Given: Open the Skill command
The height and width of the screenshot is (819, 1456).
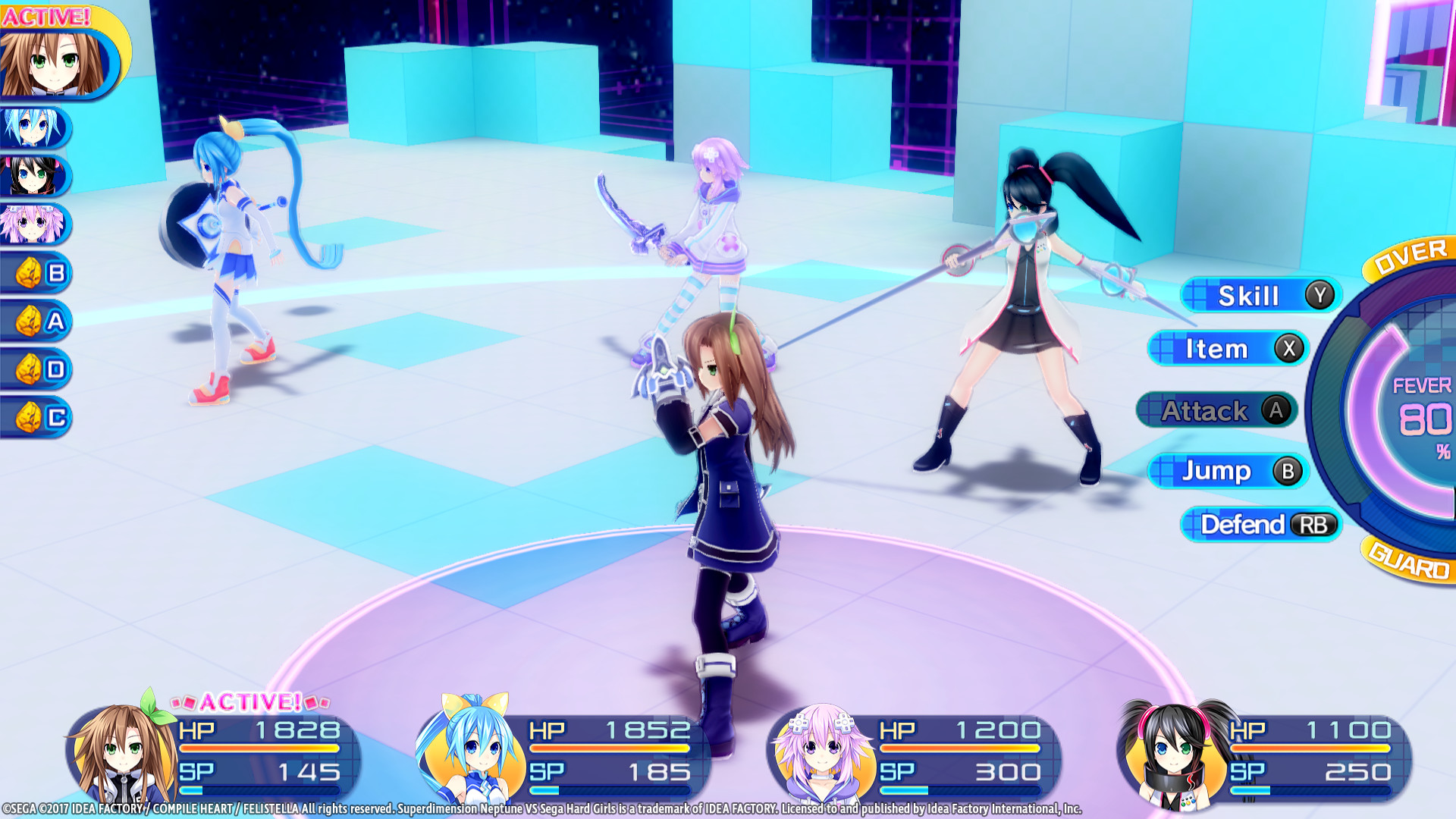Looking at the screenshot, I should (1255, 297).
